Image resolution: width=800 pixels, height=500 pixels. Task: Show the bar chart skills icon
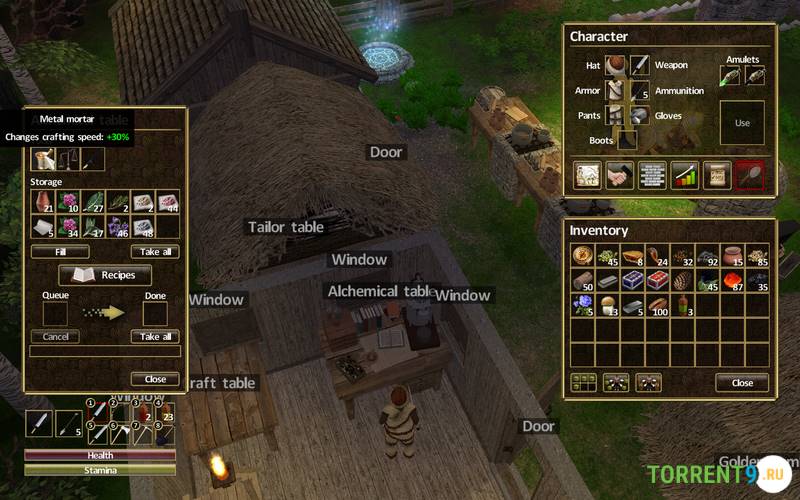(684, 175)
